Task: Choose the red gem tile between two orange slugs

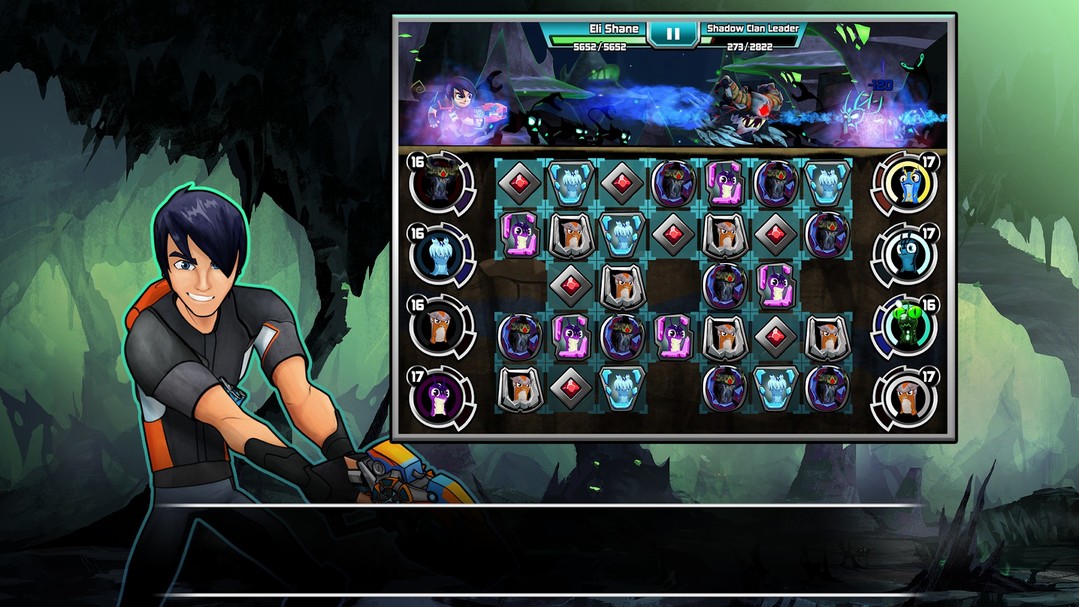Action: coord(776,337)
